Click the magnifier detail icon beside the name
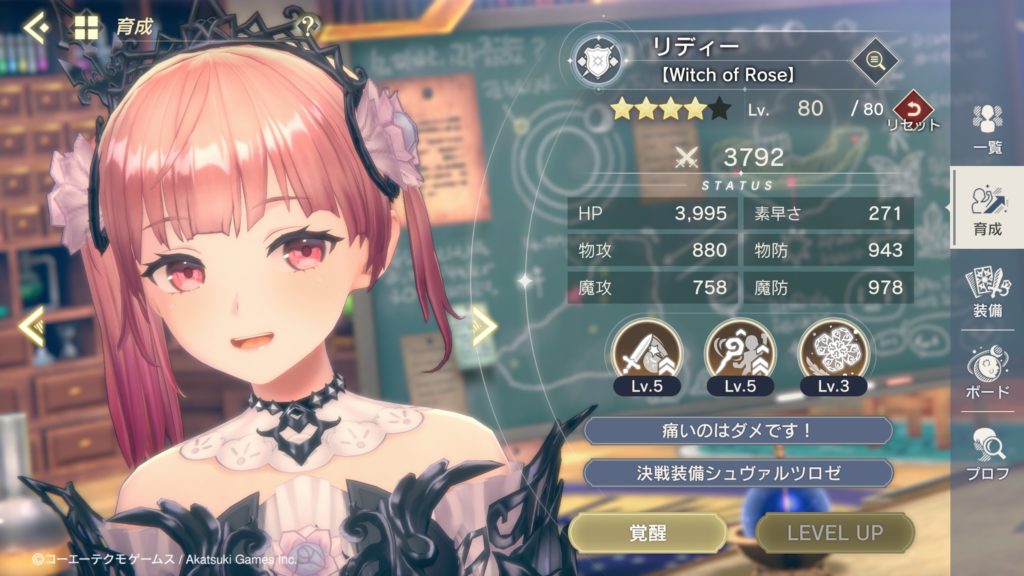 [x=874, y=61]
